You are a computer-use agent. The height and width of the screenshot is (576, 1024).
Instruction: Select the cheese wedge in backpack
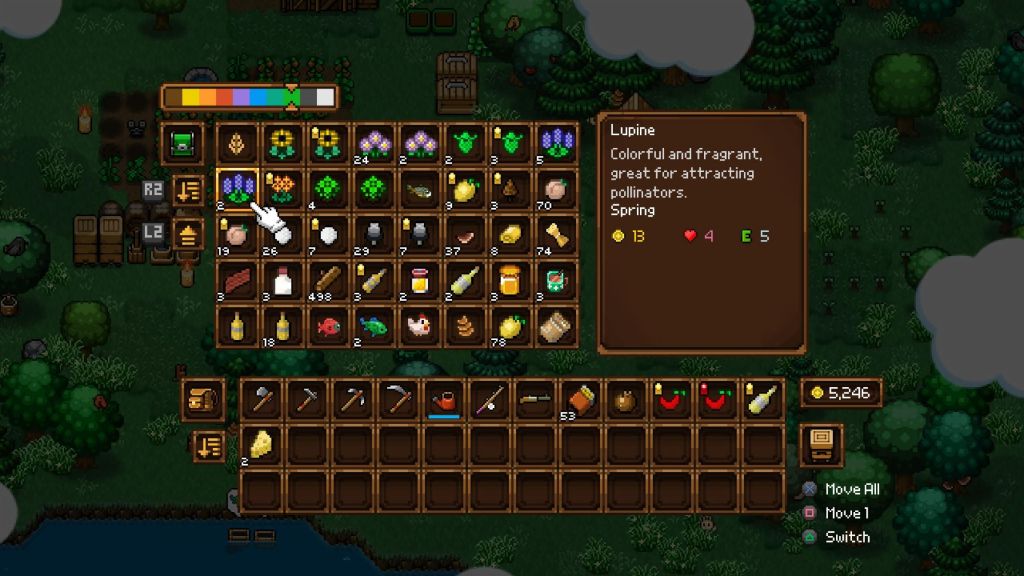261,445
